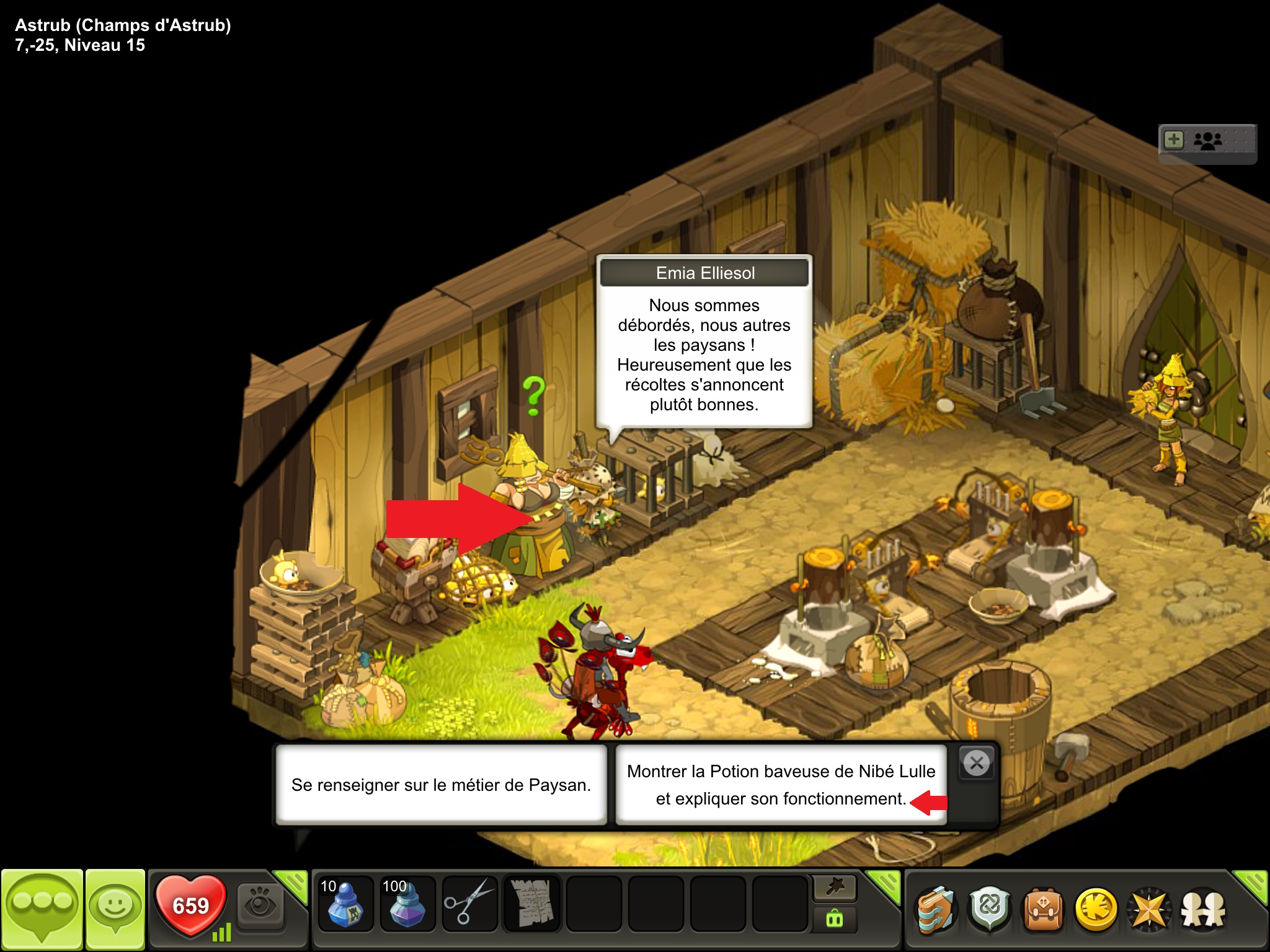Click the green plus party button
Viewport: 1270px width, 952px height.
click(1174, 139)
